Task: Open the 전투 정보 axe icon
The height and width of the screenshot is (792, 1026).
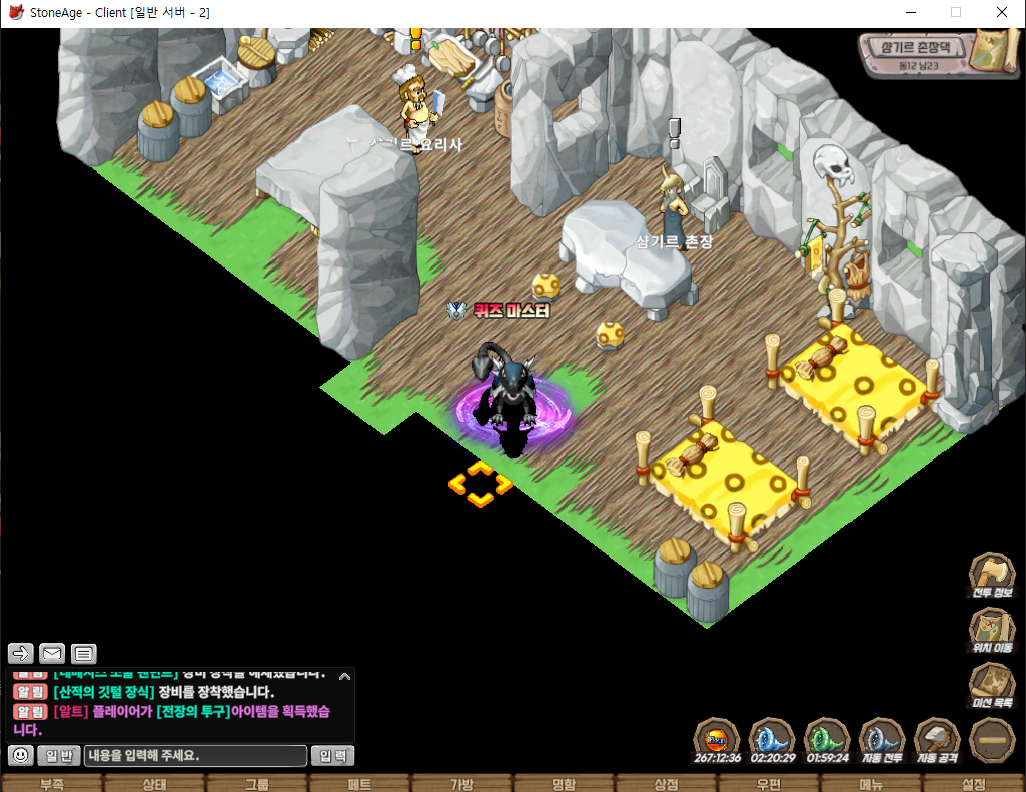Action: 992,576
